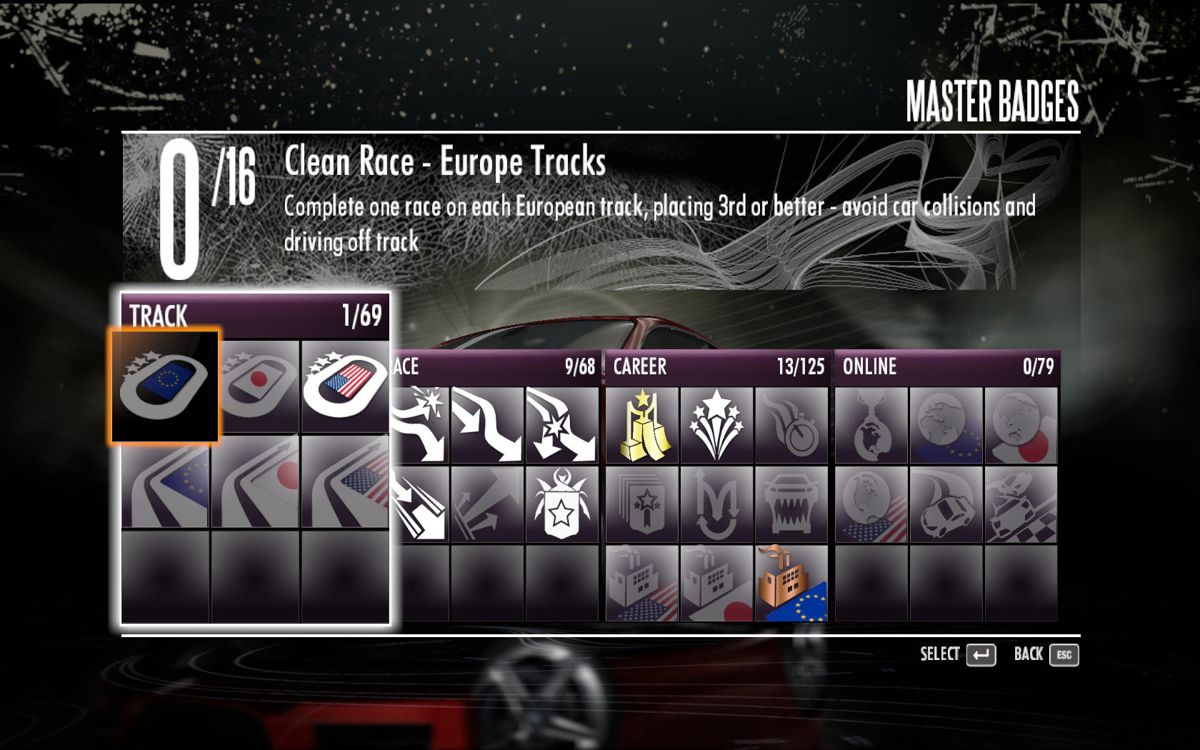Pick the bronze factory Europe badge
The width and height of the screenshot is (1200, 750).
point(793,582)
